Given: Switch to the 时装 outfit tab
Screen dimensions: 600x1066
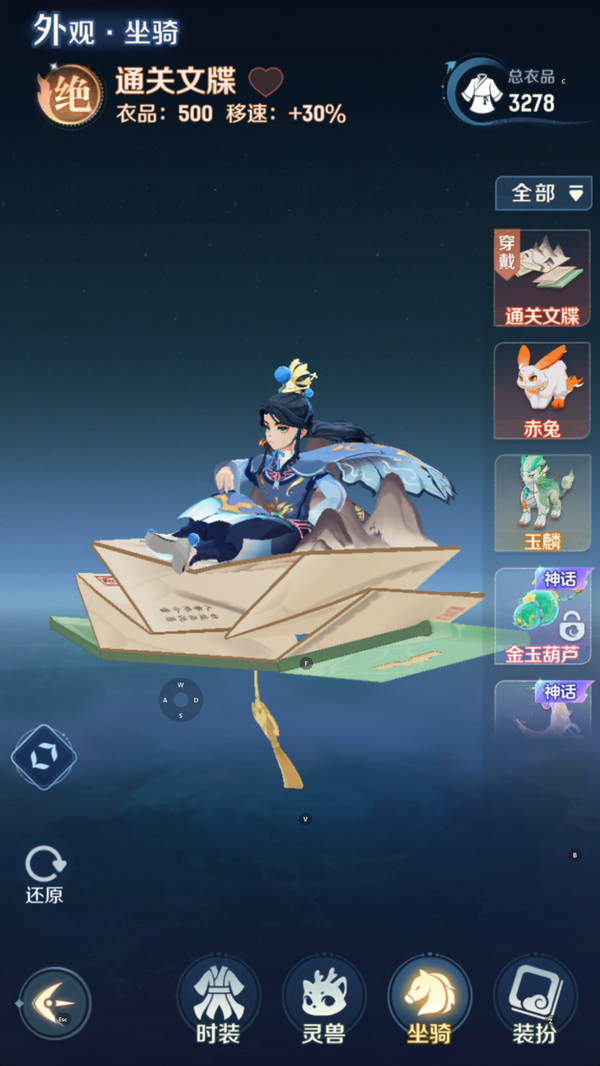Looking at the screenshot, I should [218, 999].
